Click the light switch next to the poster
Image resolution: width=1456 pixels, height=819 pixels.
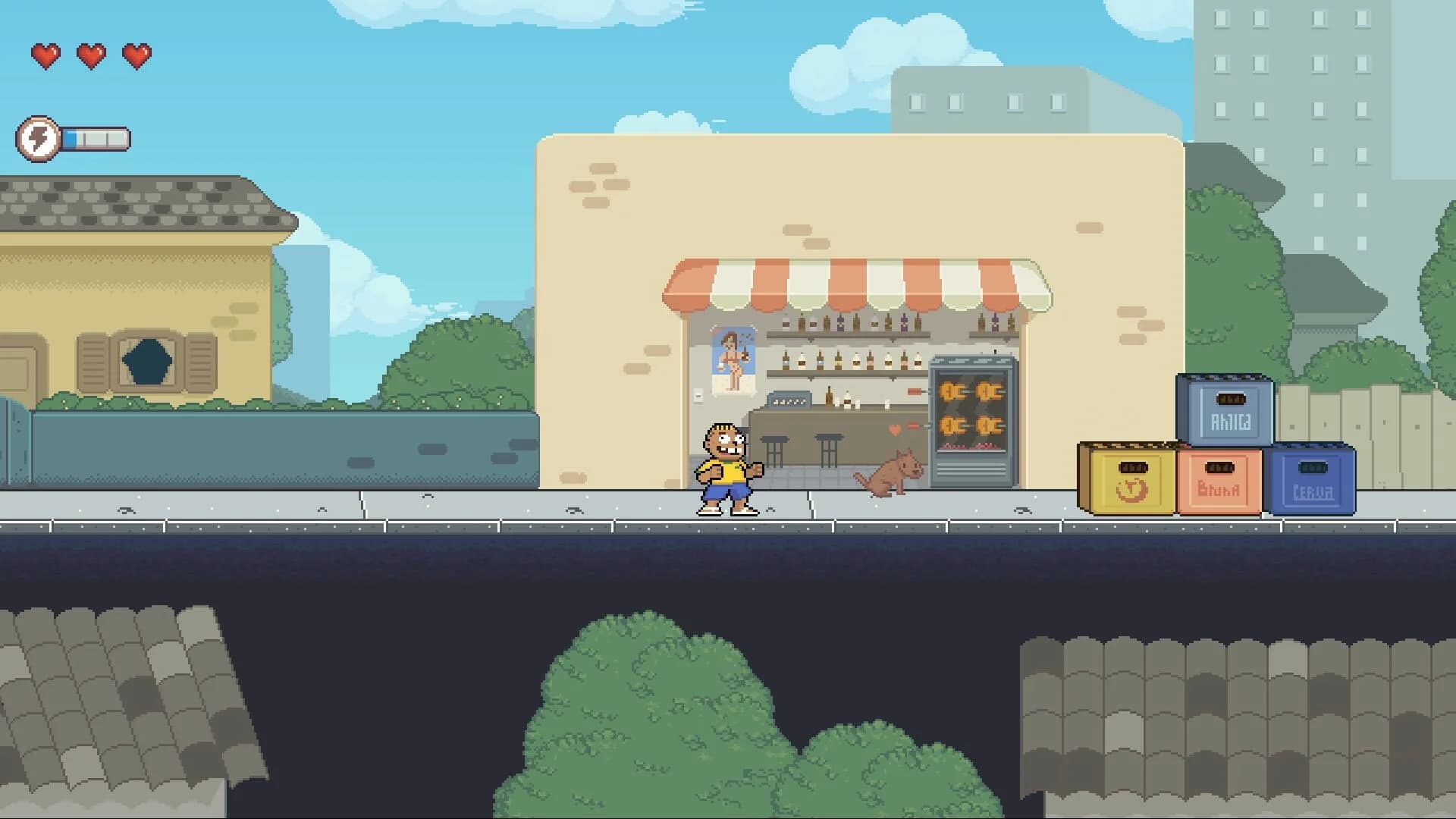click(x=697, y=397)
